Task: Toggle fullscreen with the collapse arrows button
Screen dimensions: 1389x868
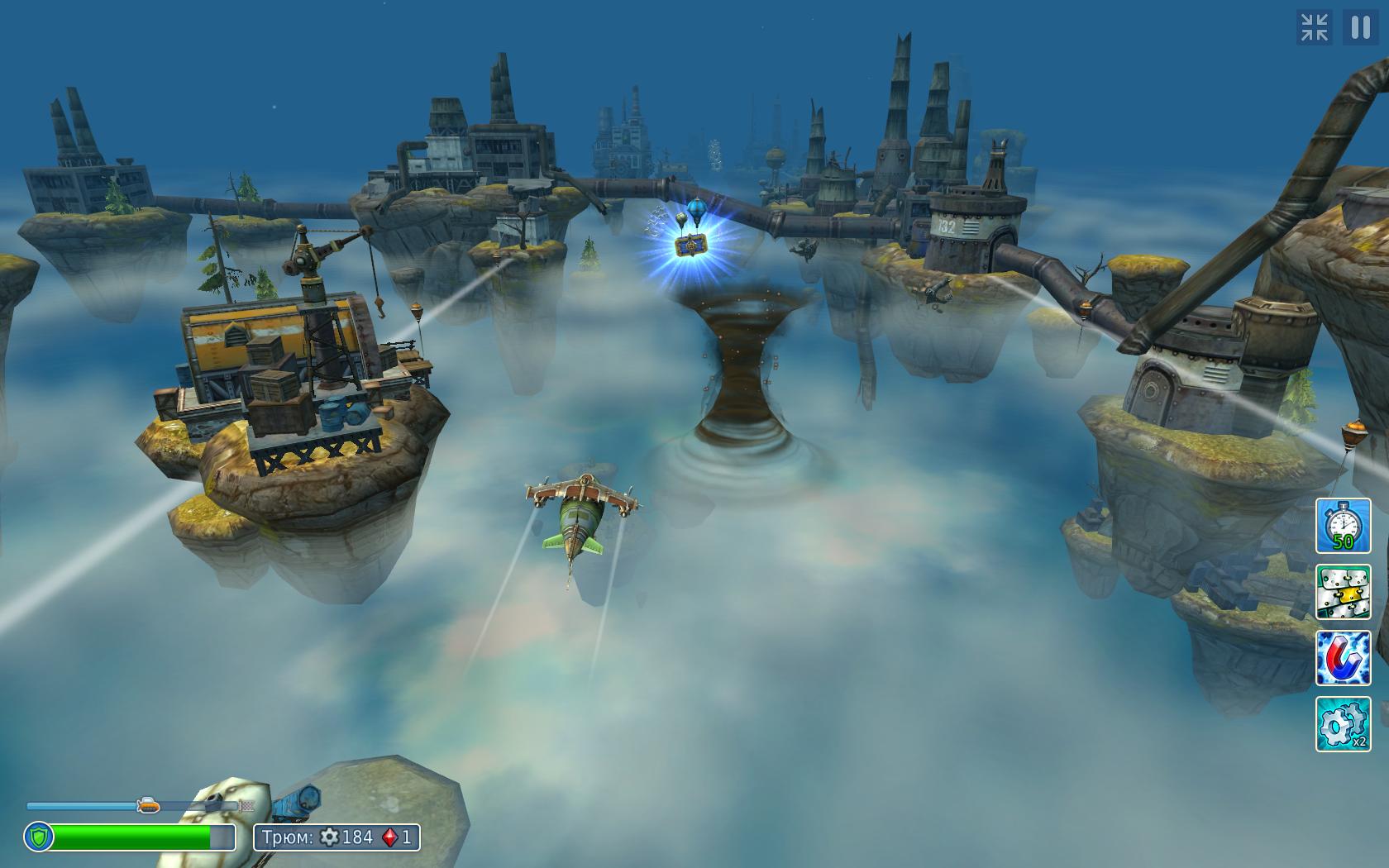Action: click(x=1314, y=27)
